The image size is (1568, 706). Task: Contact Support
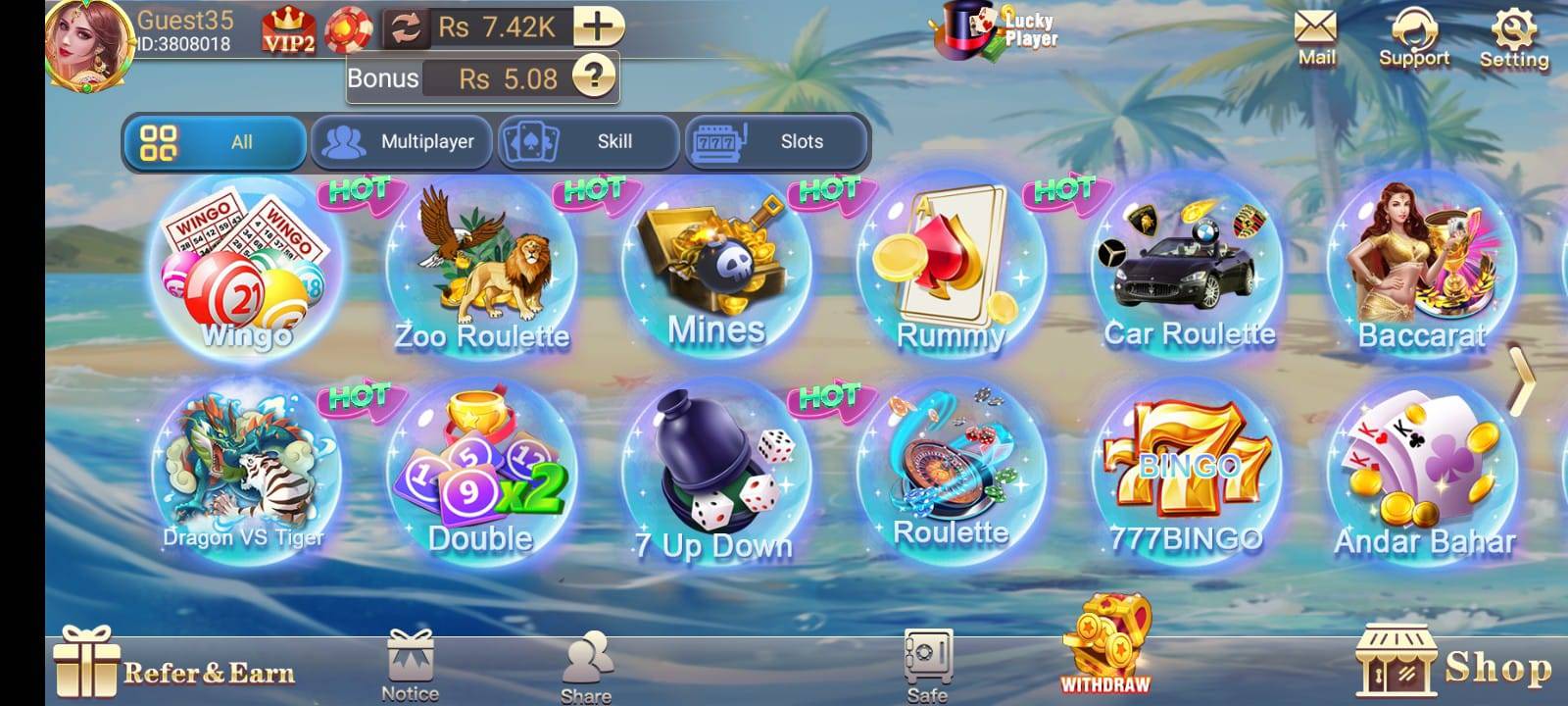pos(1412,32)
